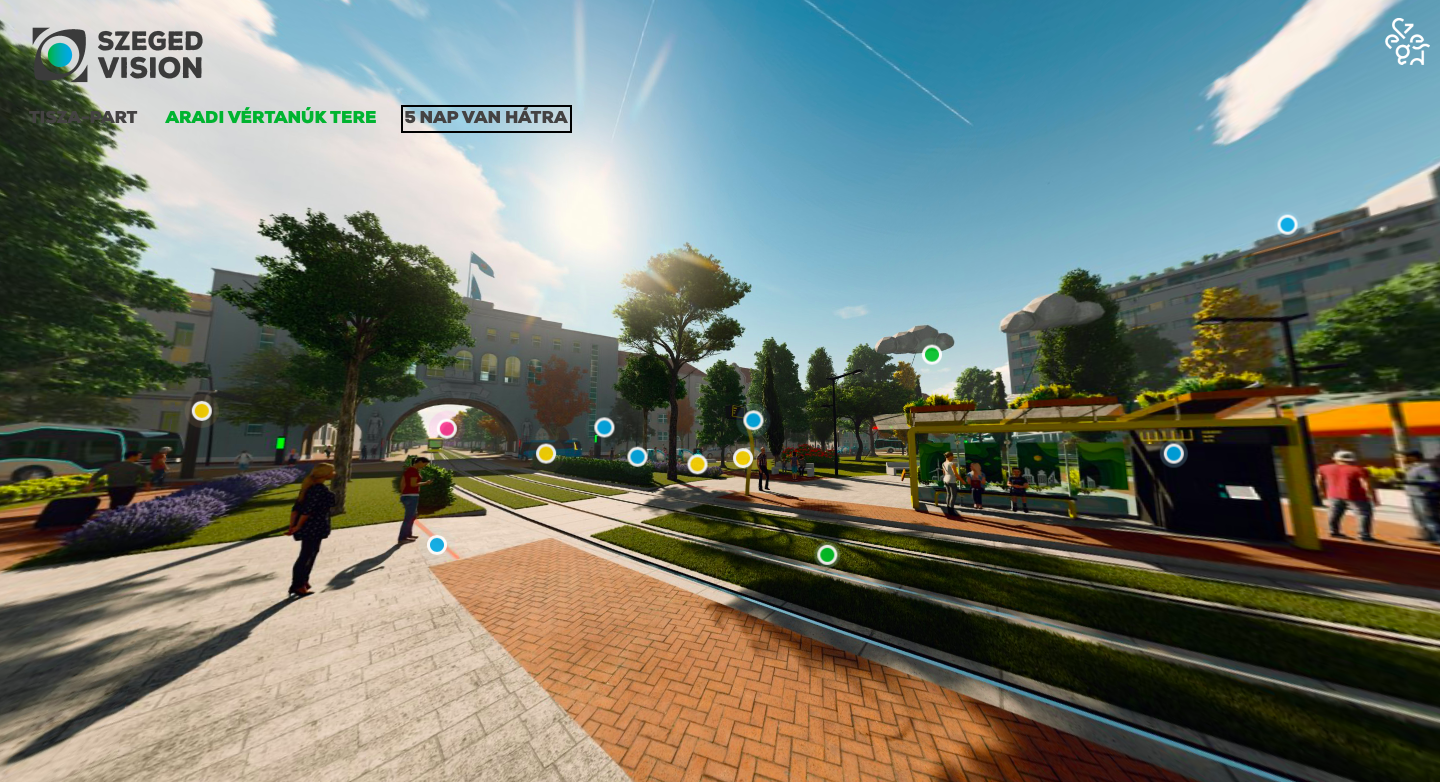
Task: Click the blue hotspot above the apartment rooftop
Action: click(x=1287, y=224)
